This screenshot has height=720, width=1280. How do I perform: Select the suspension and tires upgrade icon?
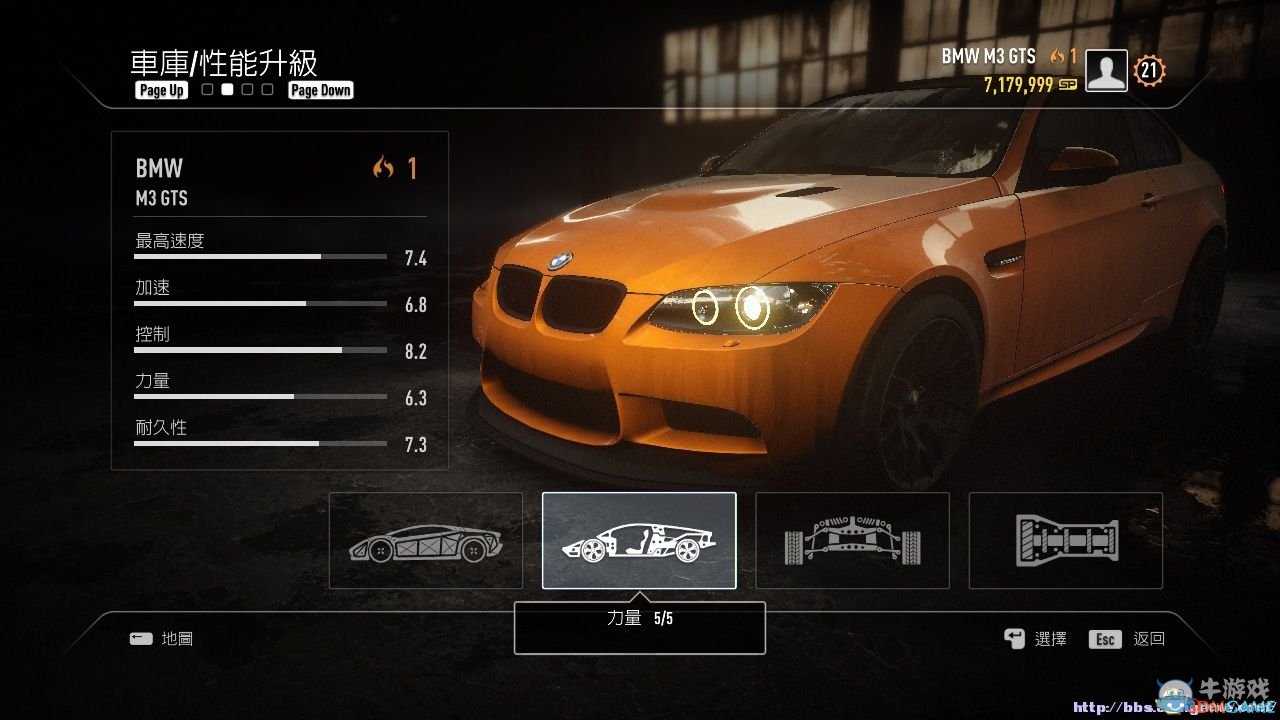pos(852,540)
